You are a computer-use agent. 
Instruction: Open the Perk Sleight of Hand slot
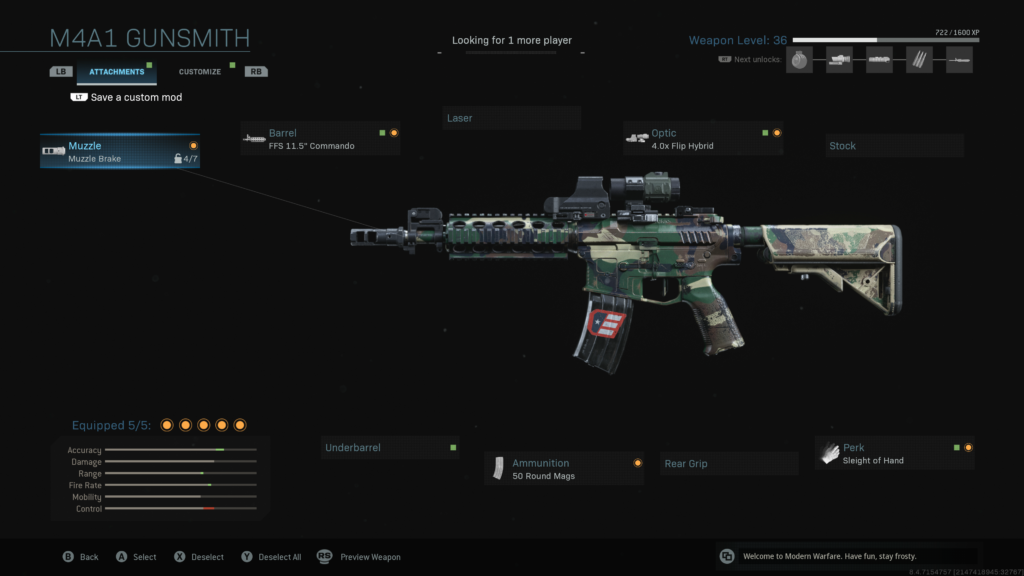pos(894,453)
